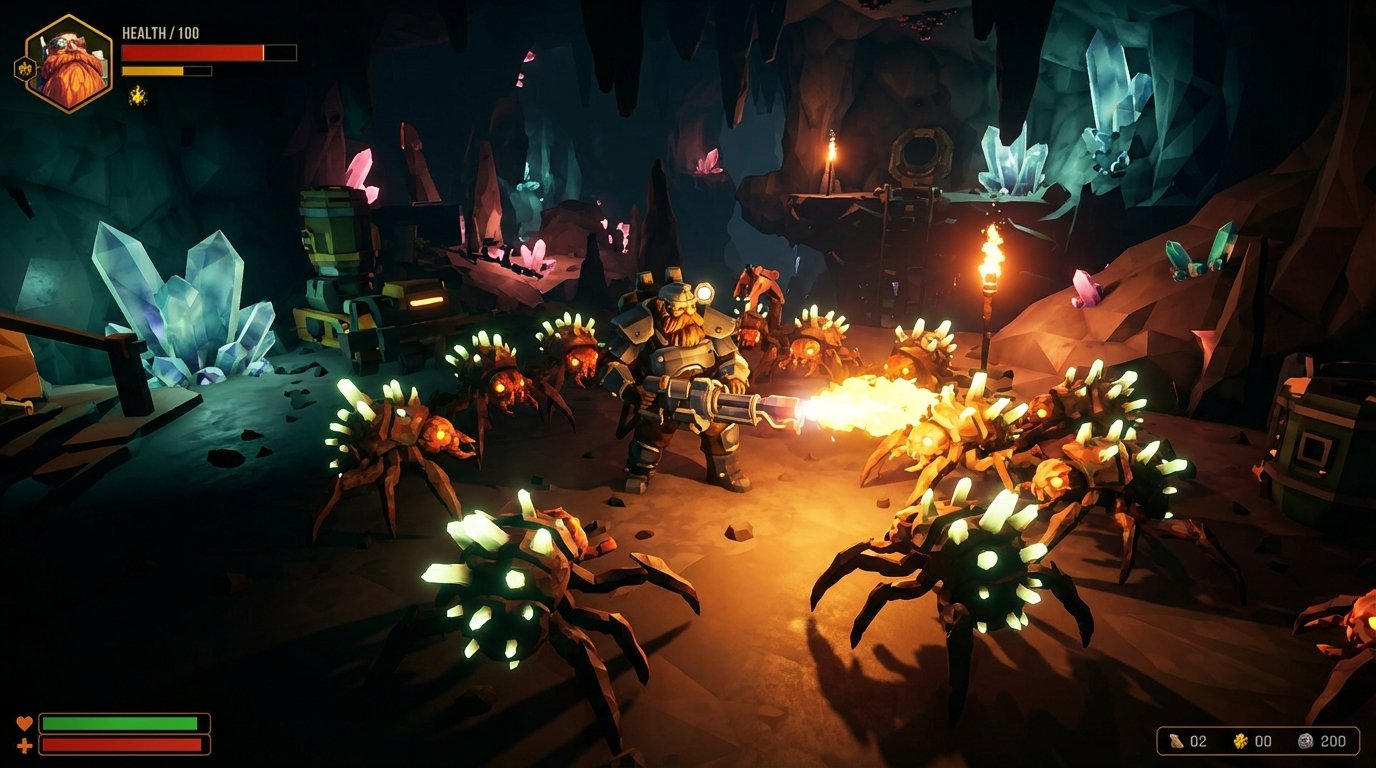Select the gold nugget icon showing 00
Image resolution: width=1376 pixels, height=768 pixels.
(x=1239, y=741)
